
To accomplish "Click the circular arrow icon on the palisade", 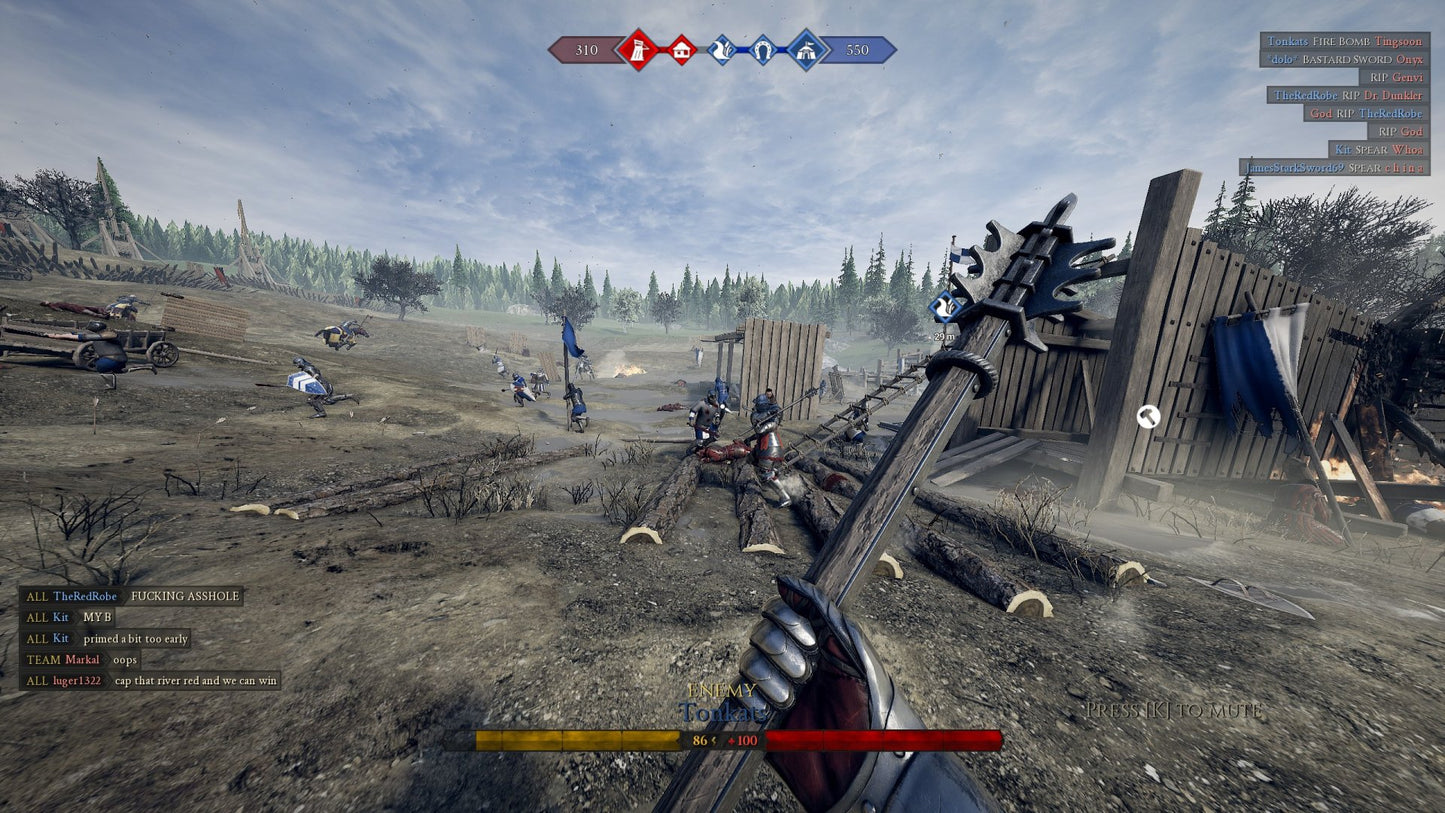I will (1148, 418).
